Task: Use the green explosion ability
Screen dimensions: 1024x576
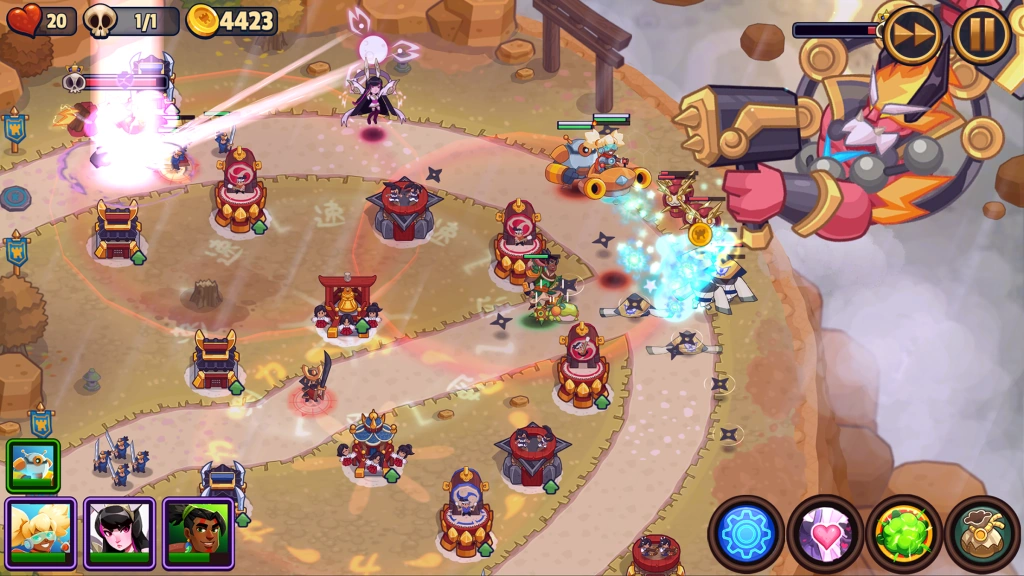Action: click(904, 533)
